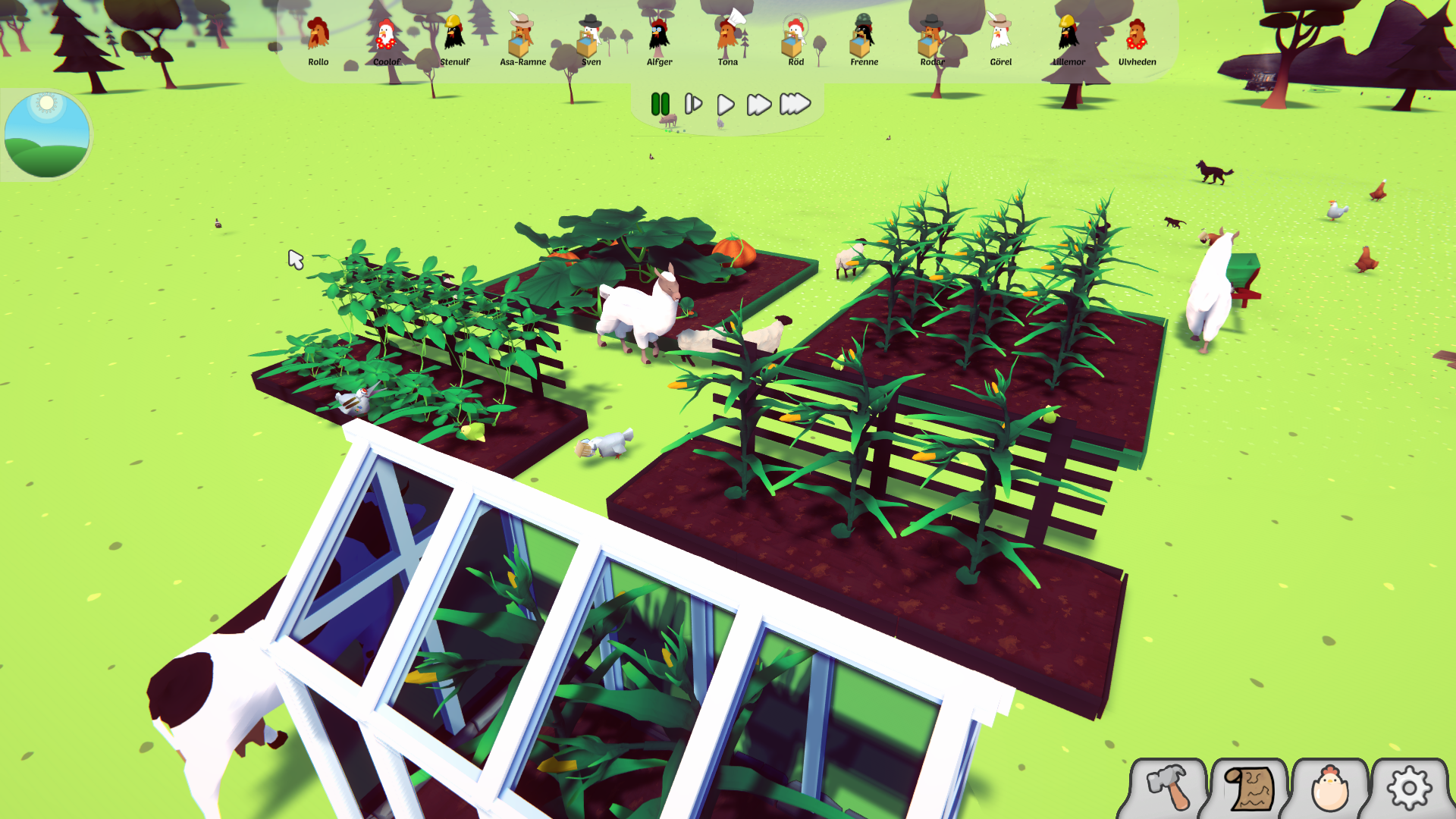1456x819 pixels.
Task: Select Tona's portrait in the roster
Action: coord(726,34)
